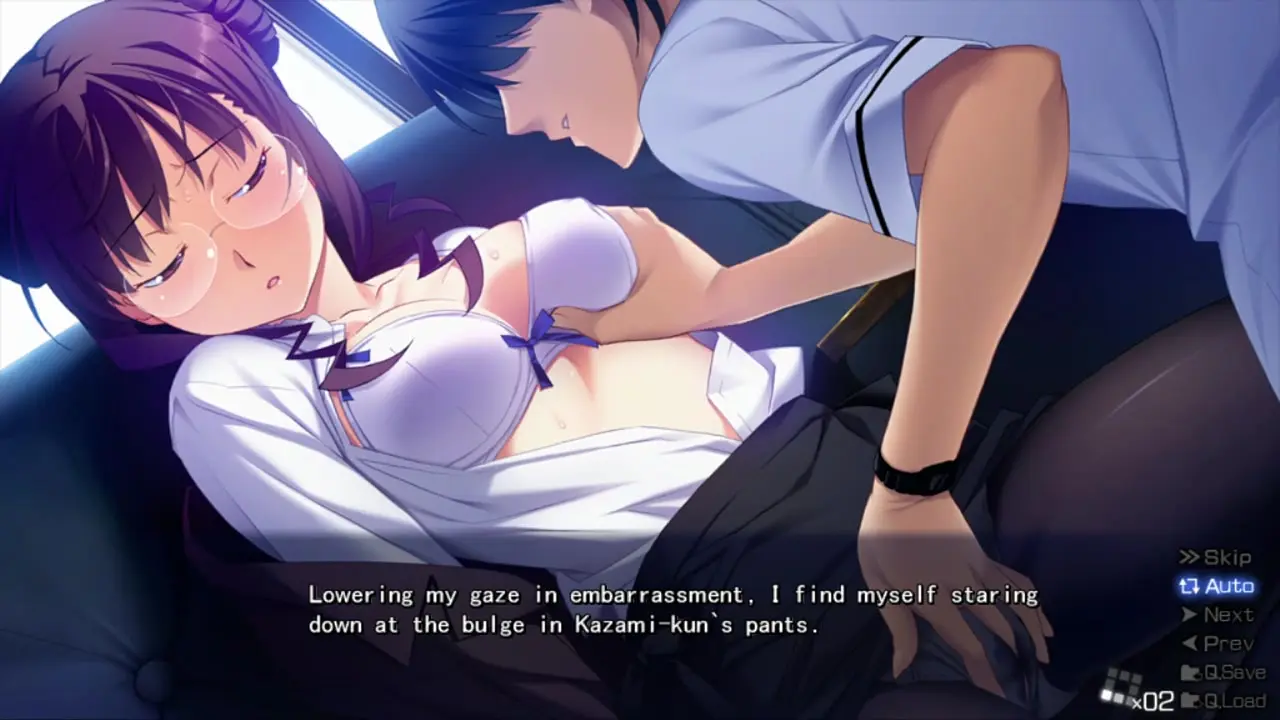The image size is (1280, 720).
Task: Quick save with Q.Save
Action: pos(1222,672)
